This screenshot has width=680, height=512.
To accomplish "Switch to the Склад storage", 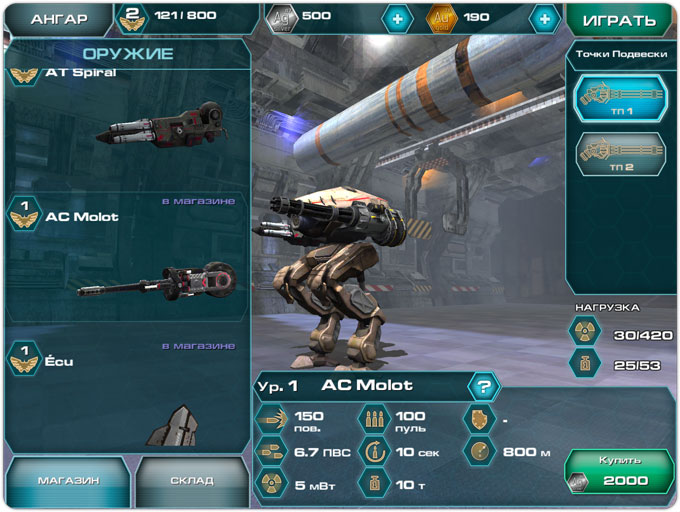I will coord(191,481).
